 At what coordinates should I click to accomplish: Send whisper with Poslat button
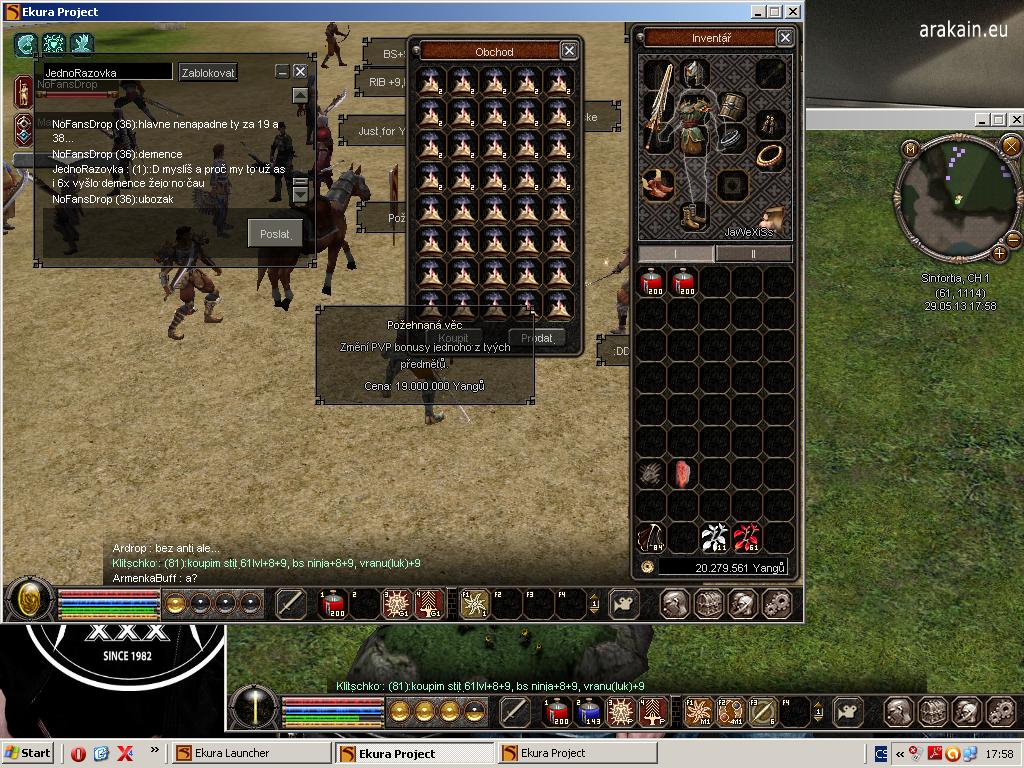274,234
